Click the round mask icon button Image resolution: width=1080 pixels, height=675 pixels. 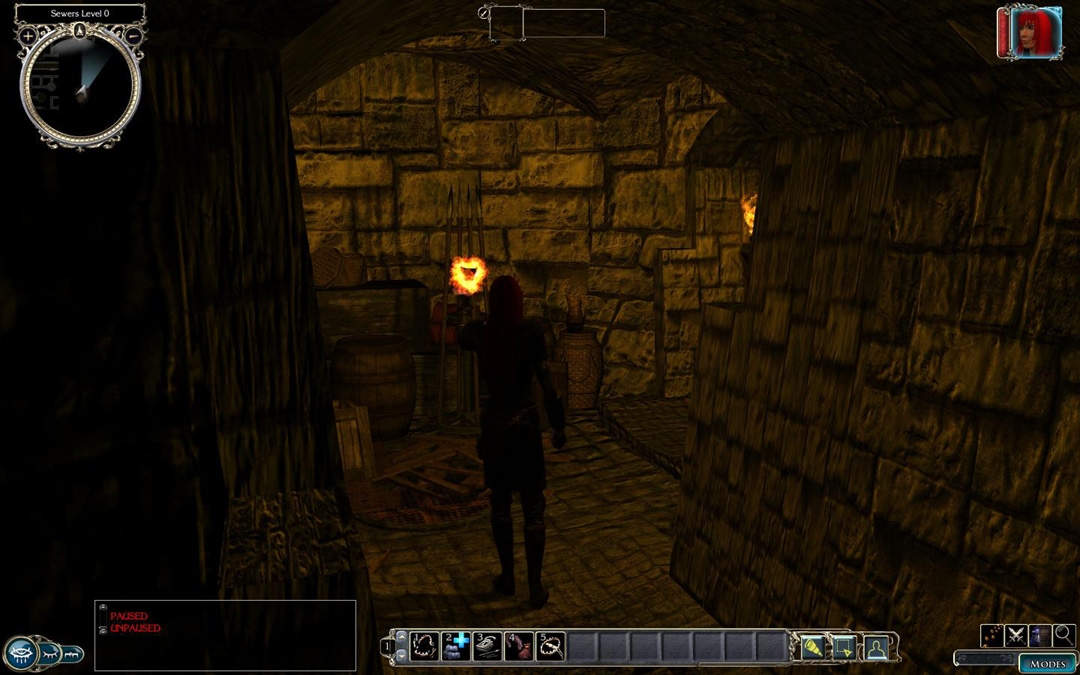[21, 654]
